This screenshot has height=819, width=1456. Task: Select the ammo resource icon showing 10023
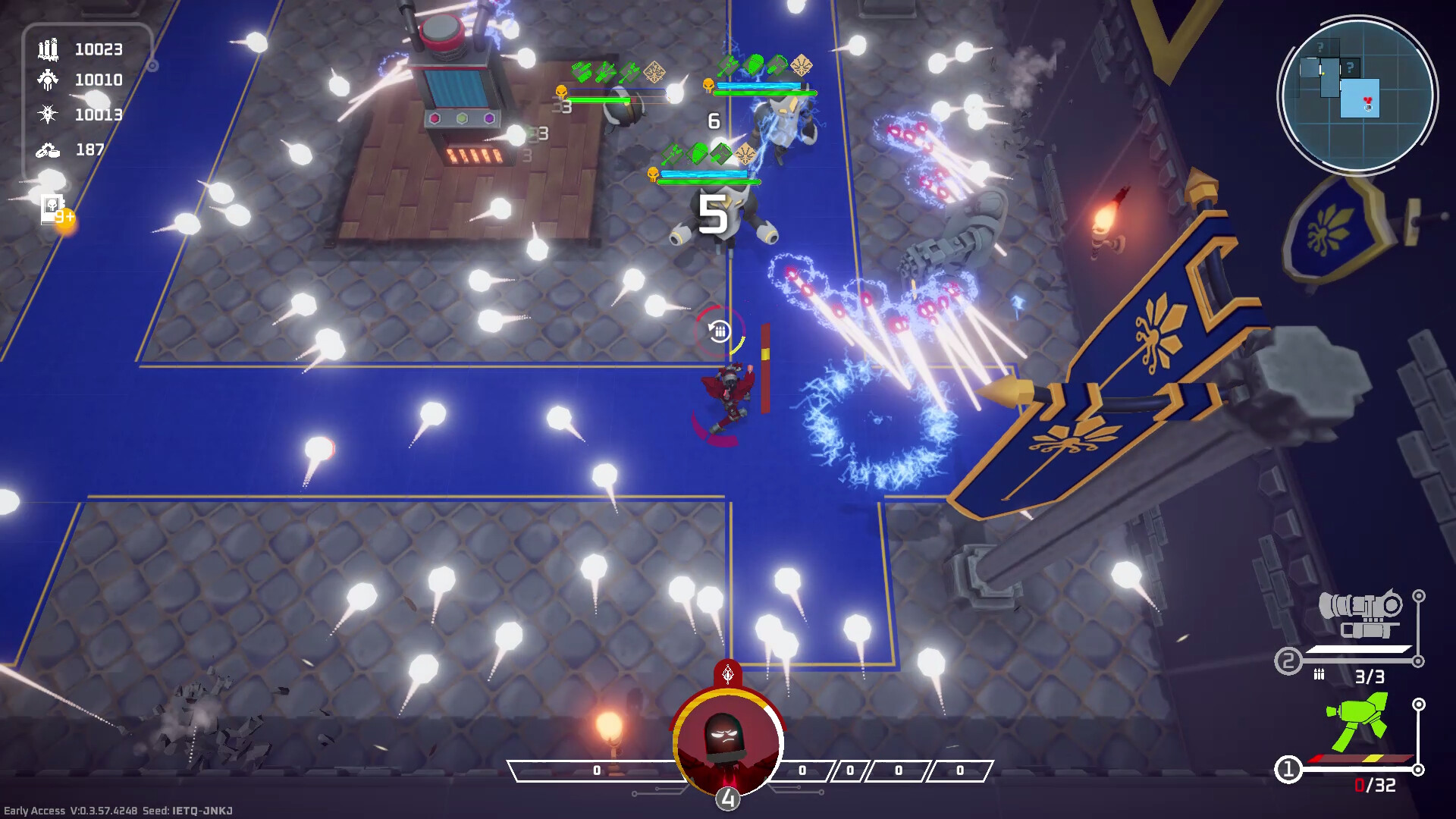pos(47,50)
